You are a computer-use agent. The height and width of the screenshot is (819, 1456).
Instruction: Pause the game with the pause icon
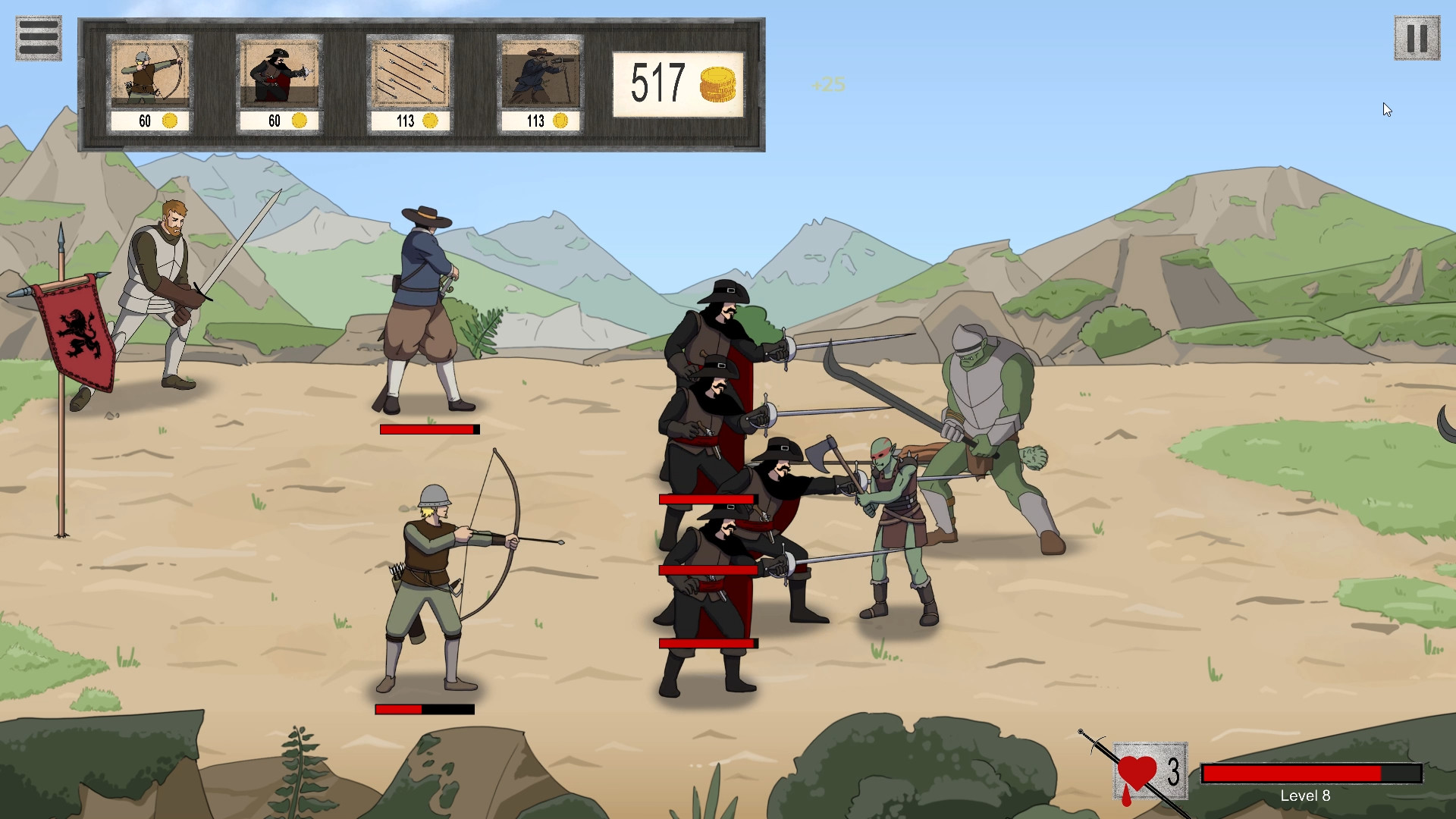point(1417,37)
